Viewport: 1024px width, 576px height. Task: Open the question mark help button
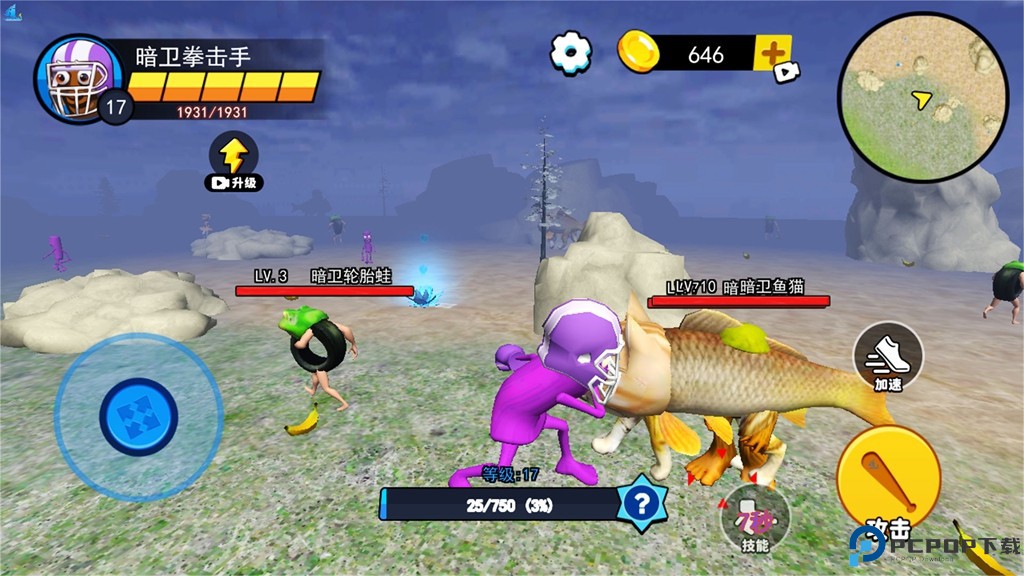(x=641, y=504)
